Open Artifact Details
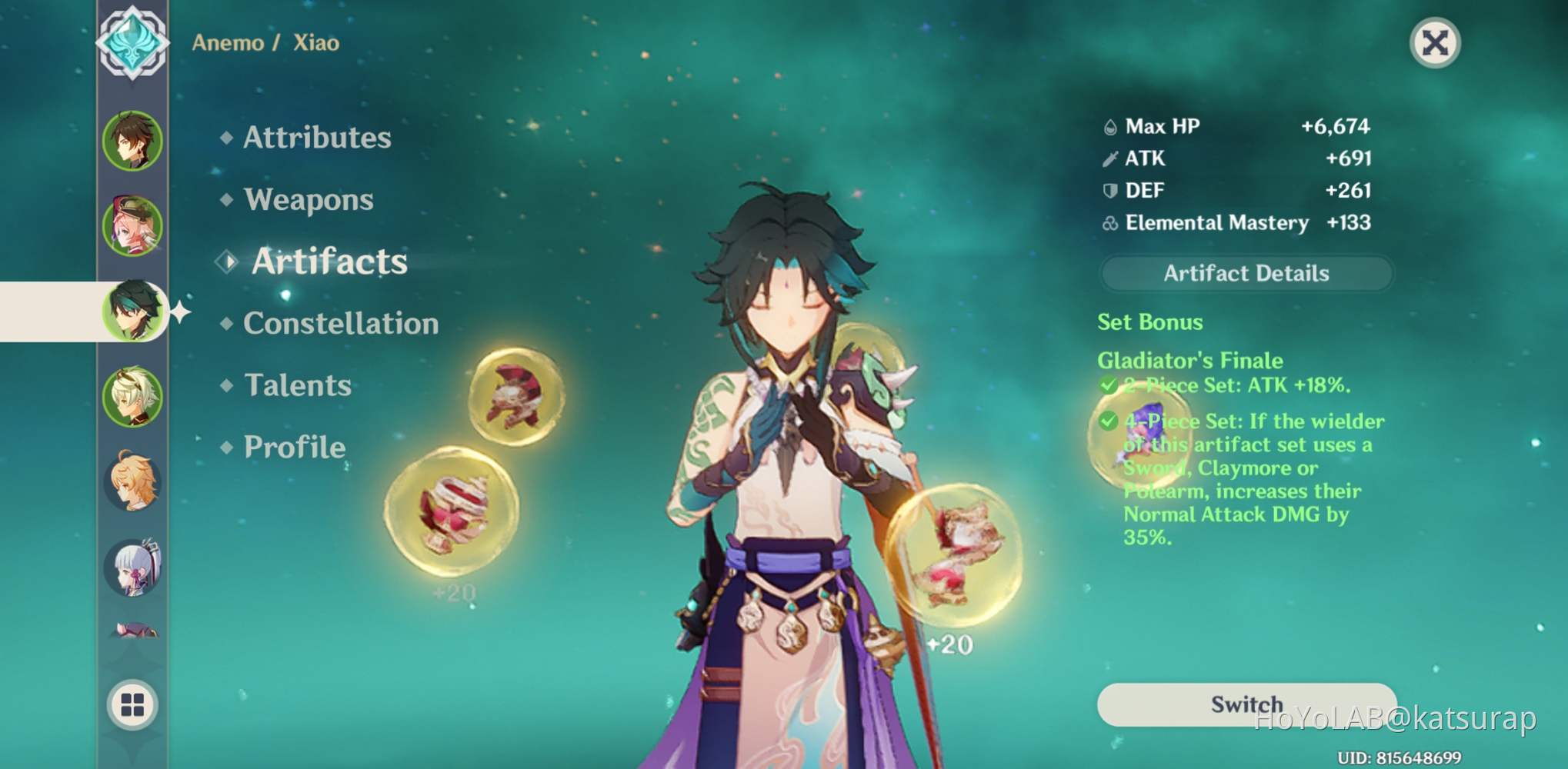 (x=1246, y=274)
